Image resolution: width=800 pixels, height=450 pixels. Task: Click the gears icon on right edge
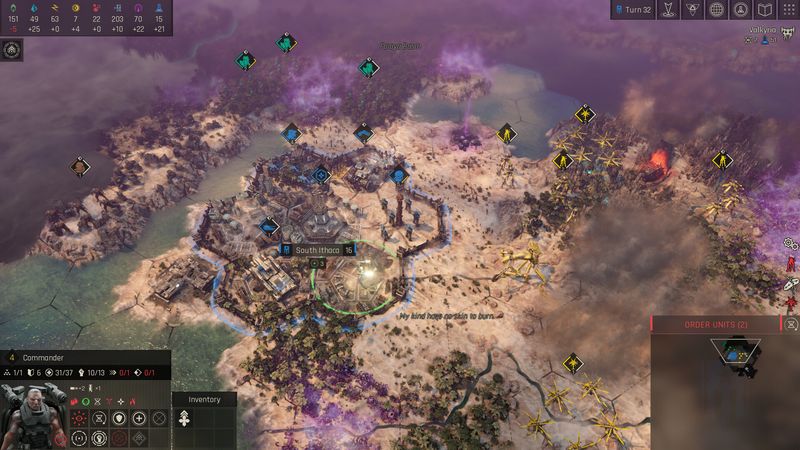coord(790,243)
